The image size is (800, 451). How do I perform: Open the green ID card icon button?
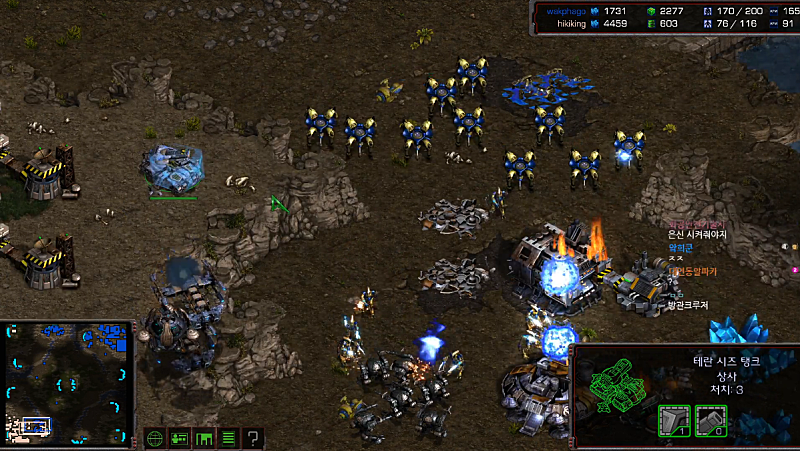(x=179, y=438)
